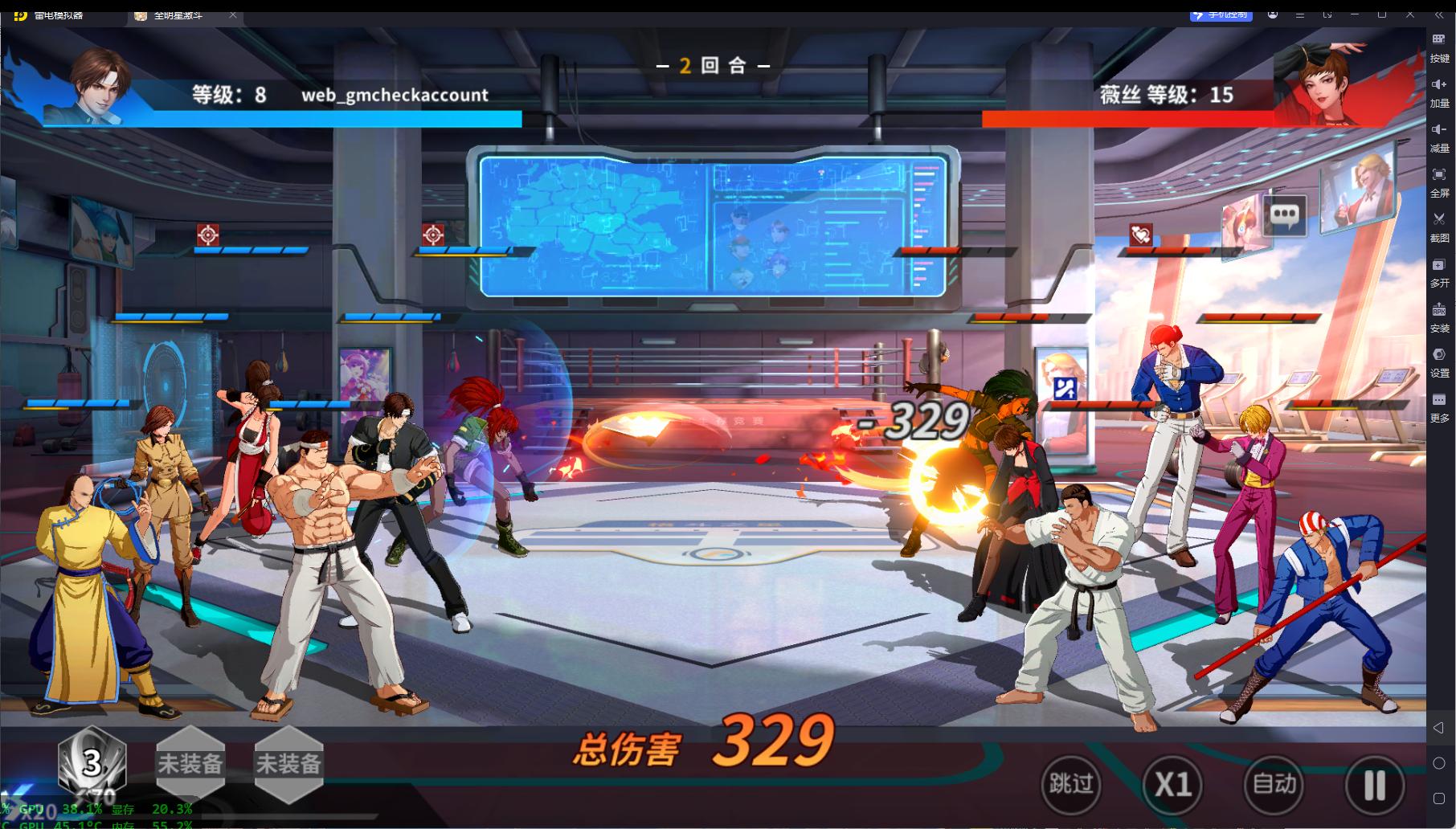Click the player's Kyo avatar portrait
Screen dimensions: 1456x829
point(98,84)
